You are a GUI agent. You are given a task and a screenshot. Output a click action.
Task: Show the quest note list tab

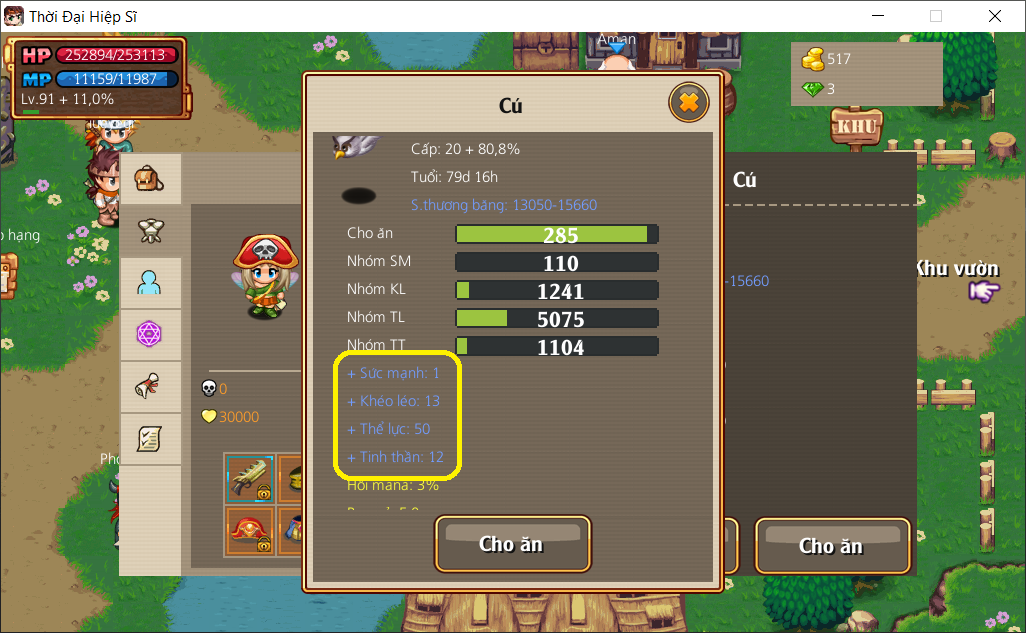click(150, 438)
